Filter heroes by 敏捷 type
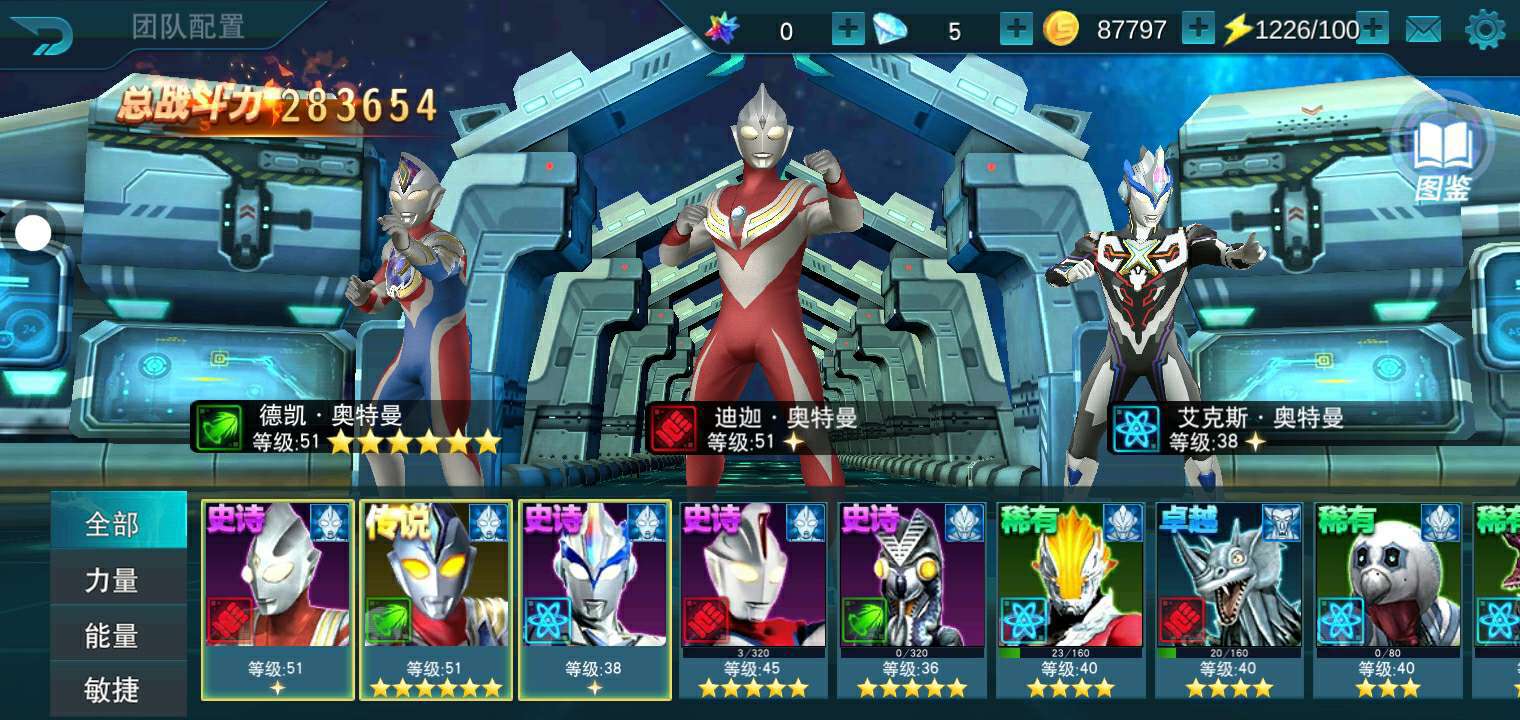 [x=112, y=689]
